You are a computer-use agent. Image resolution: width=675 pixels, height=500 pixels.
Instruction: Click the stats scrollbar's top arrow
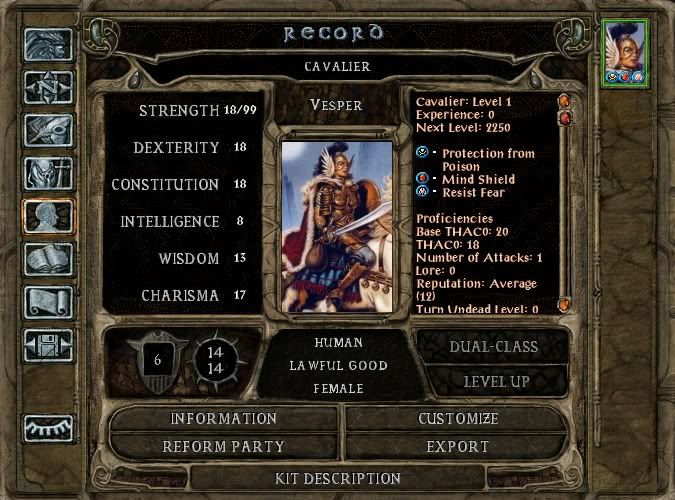pyautogui.click(x=564, y=102)
